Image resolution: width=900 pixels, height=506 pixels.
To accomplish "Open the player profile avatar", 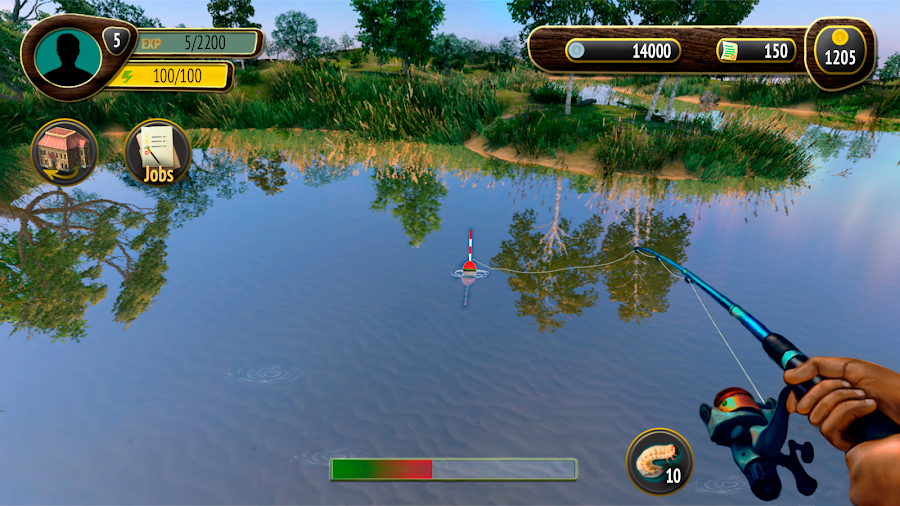I will [x=67, y=57].
